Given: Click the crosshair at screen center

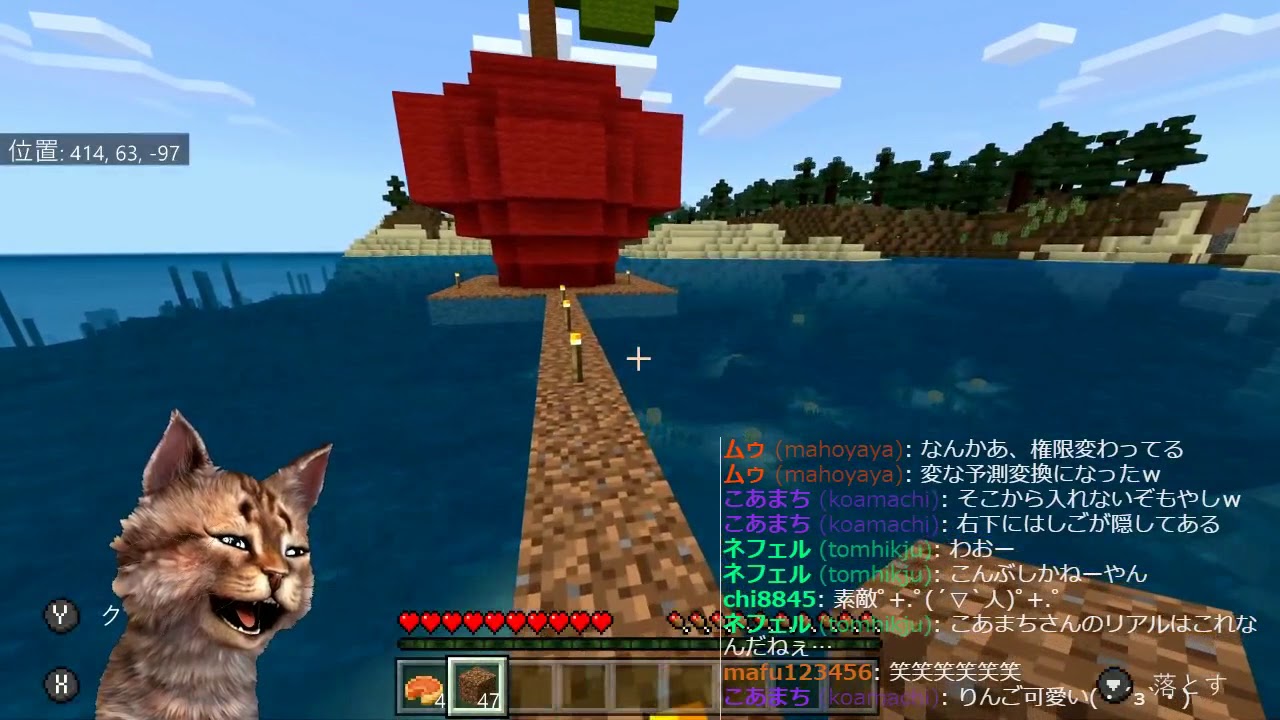Looking at the screenshot, I should tap(637, 357).
